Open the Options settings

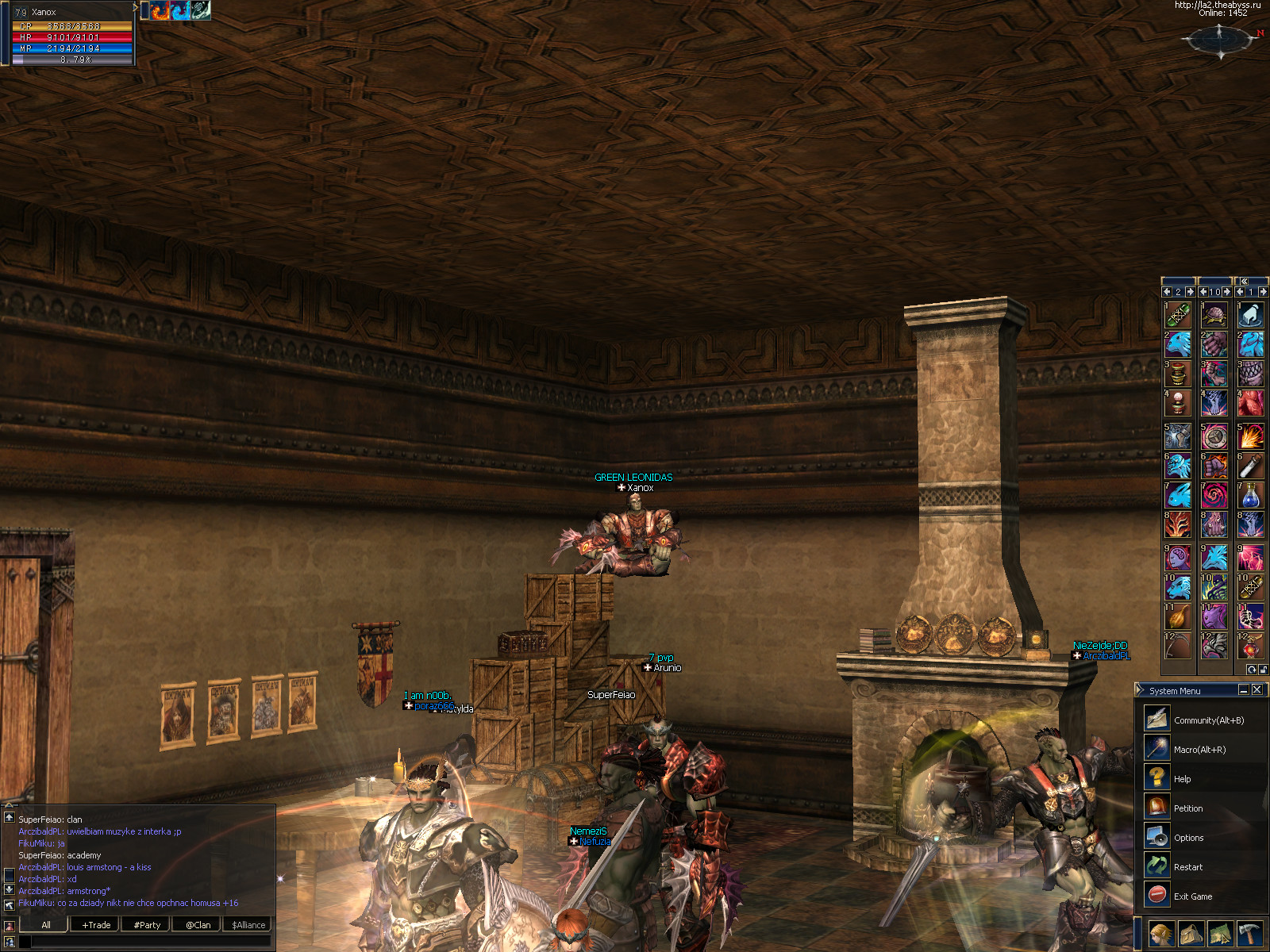coord(1188,837)
